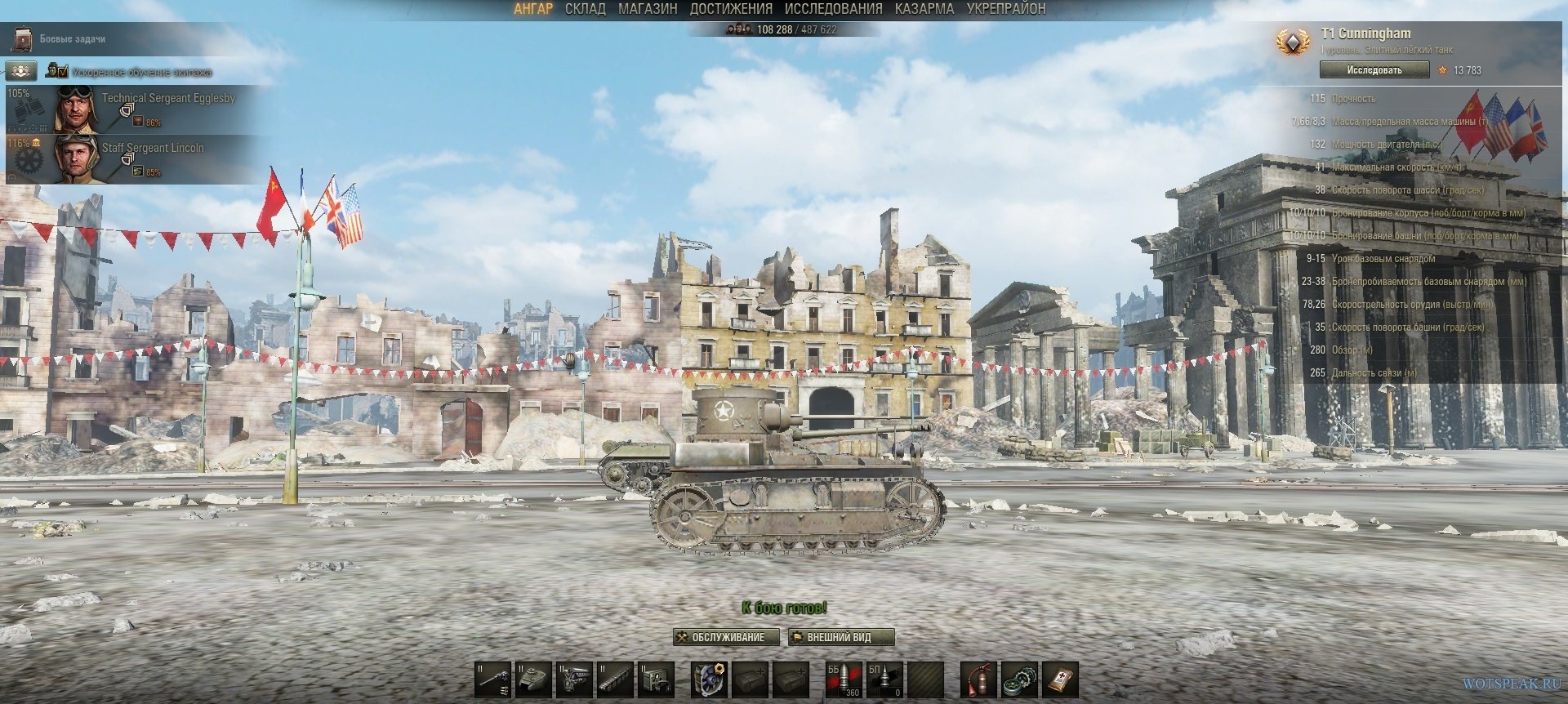The height and width of the screenshot is (704, 1568).
Task: Select the fire extinguisher consumable
Action: [978, 679]
